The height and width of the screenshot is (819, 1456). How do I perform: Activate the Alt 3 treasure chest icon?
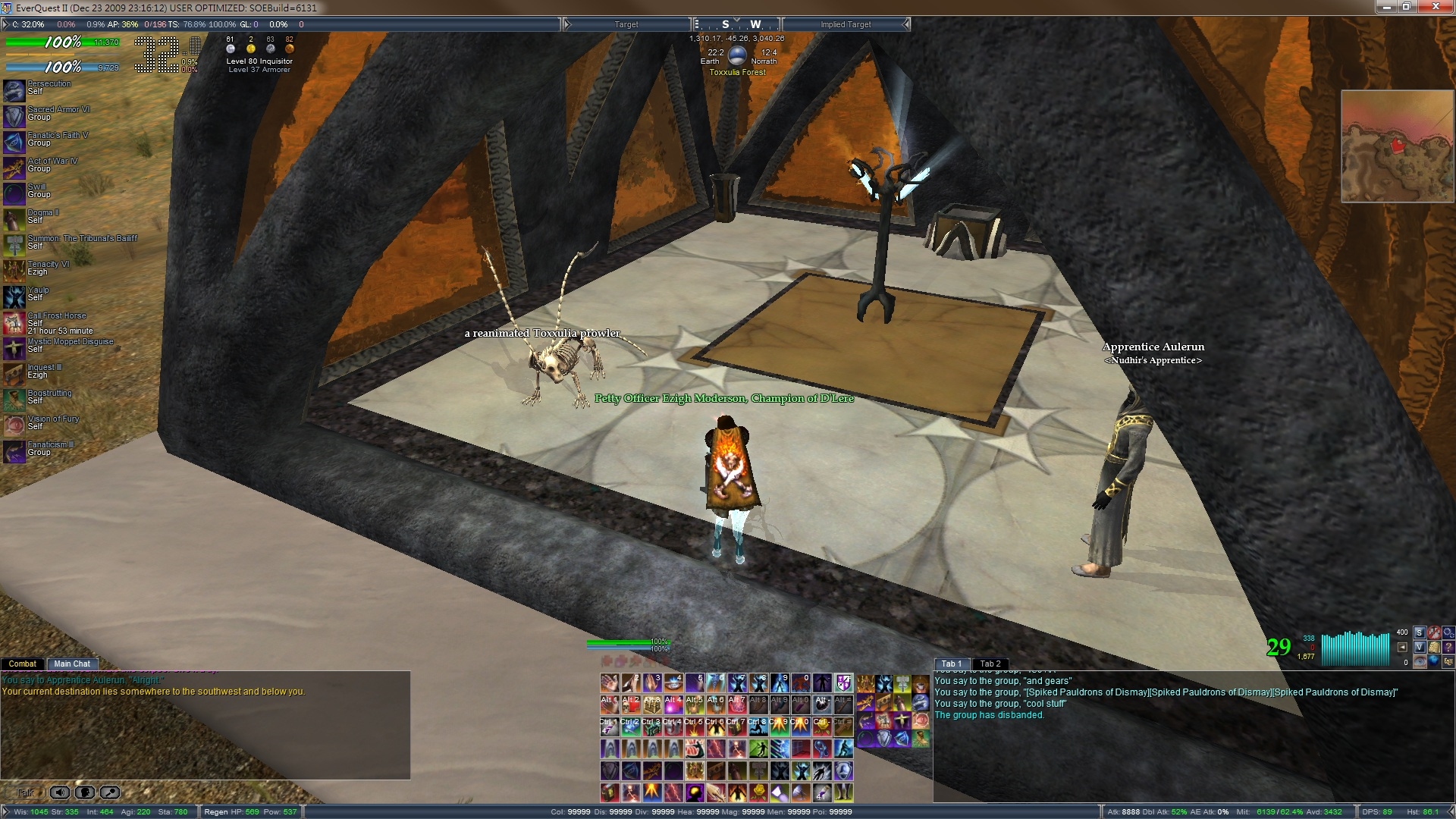point(651,705)
